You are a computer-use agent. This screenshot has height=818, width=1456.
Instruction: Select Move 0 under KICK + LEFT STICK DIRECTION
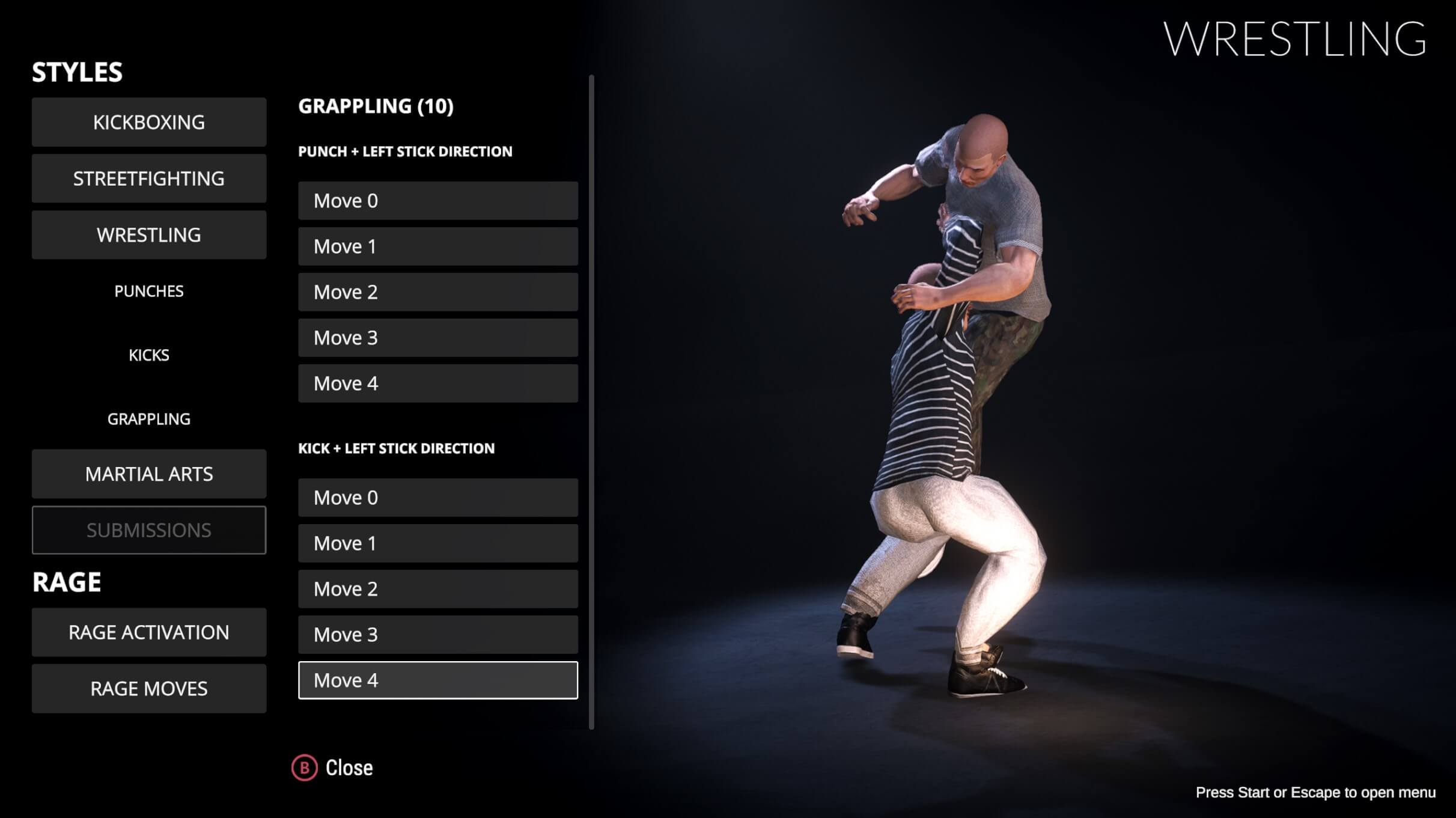(437, 497)
